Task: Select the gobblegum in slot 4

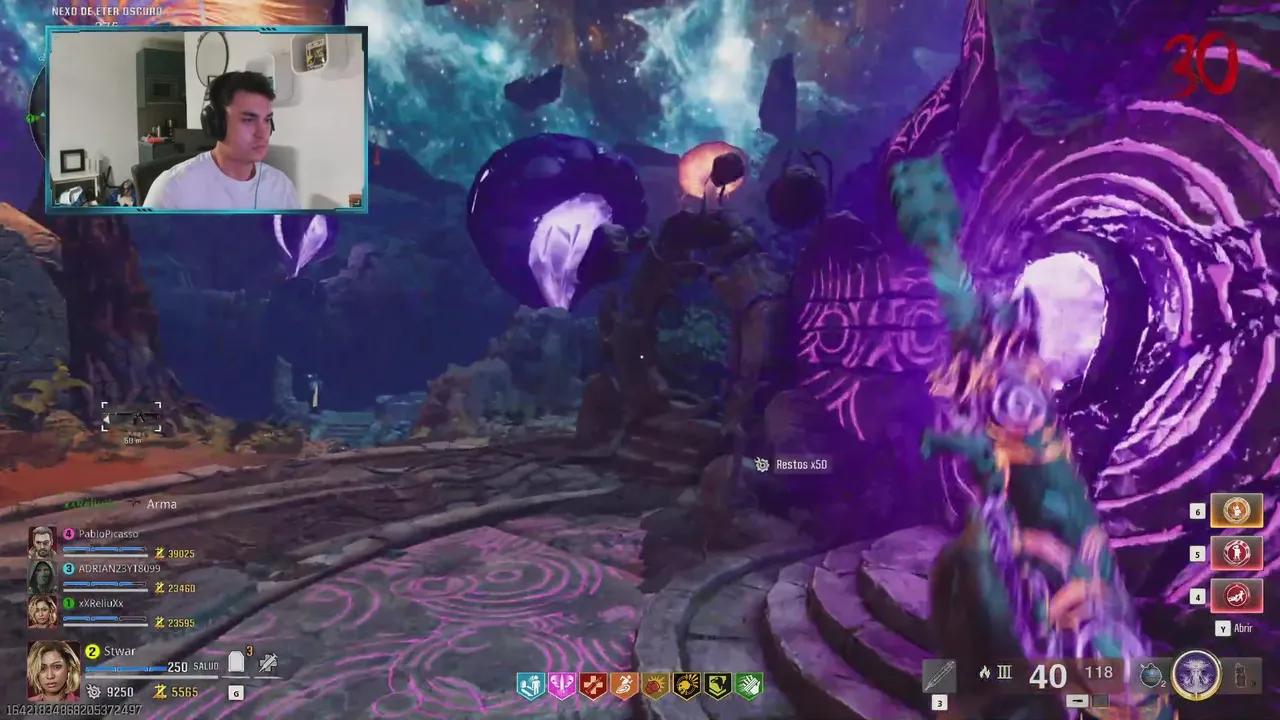Action: click(x=1237, y=596)
